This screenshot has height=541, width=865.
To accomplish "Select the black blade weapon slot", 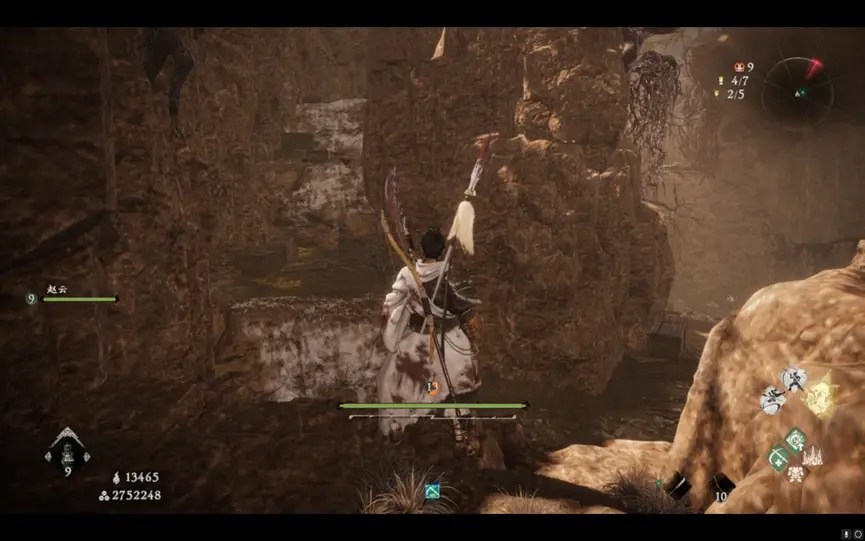I will click(679, 486).
